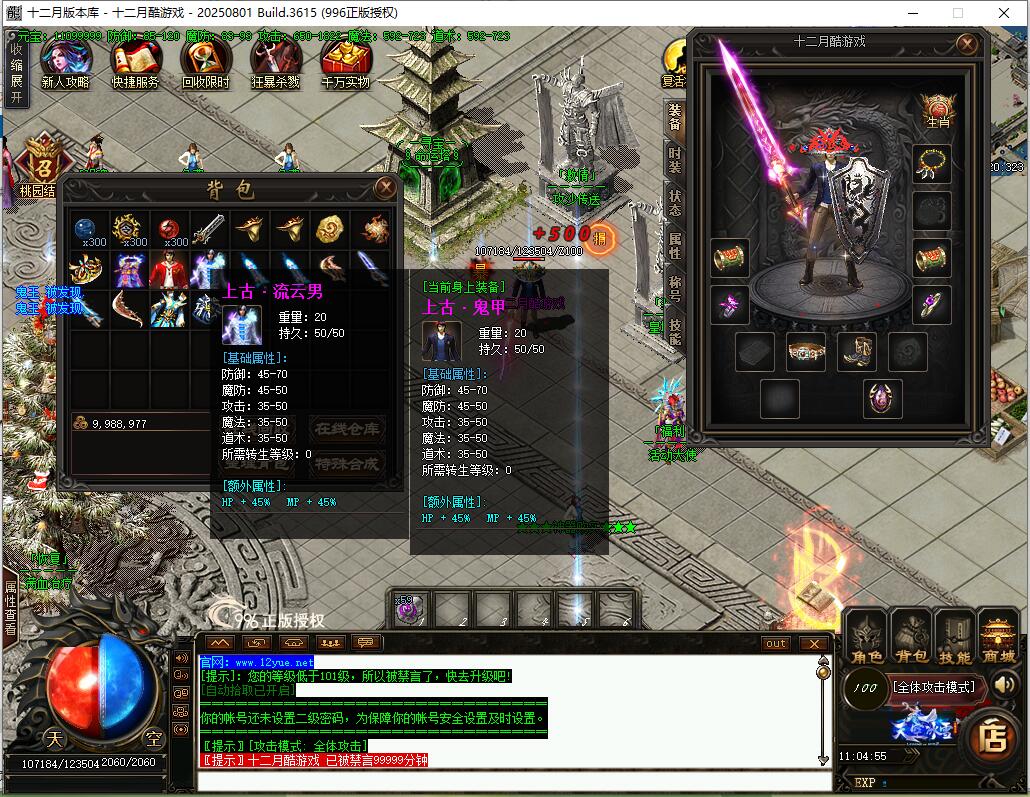The width and height of the screenshot is (1030, 797).
Task: Close the character equipment panel
Action: 966,44
